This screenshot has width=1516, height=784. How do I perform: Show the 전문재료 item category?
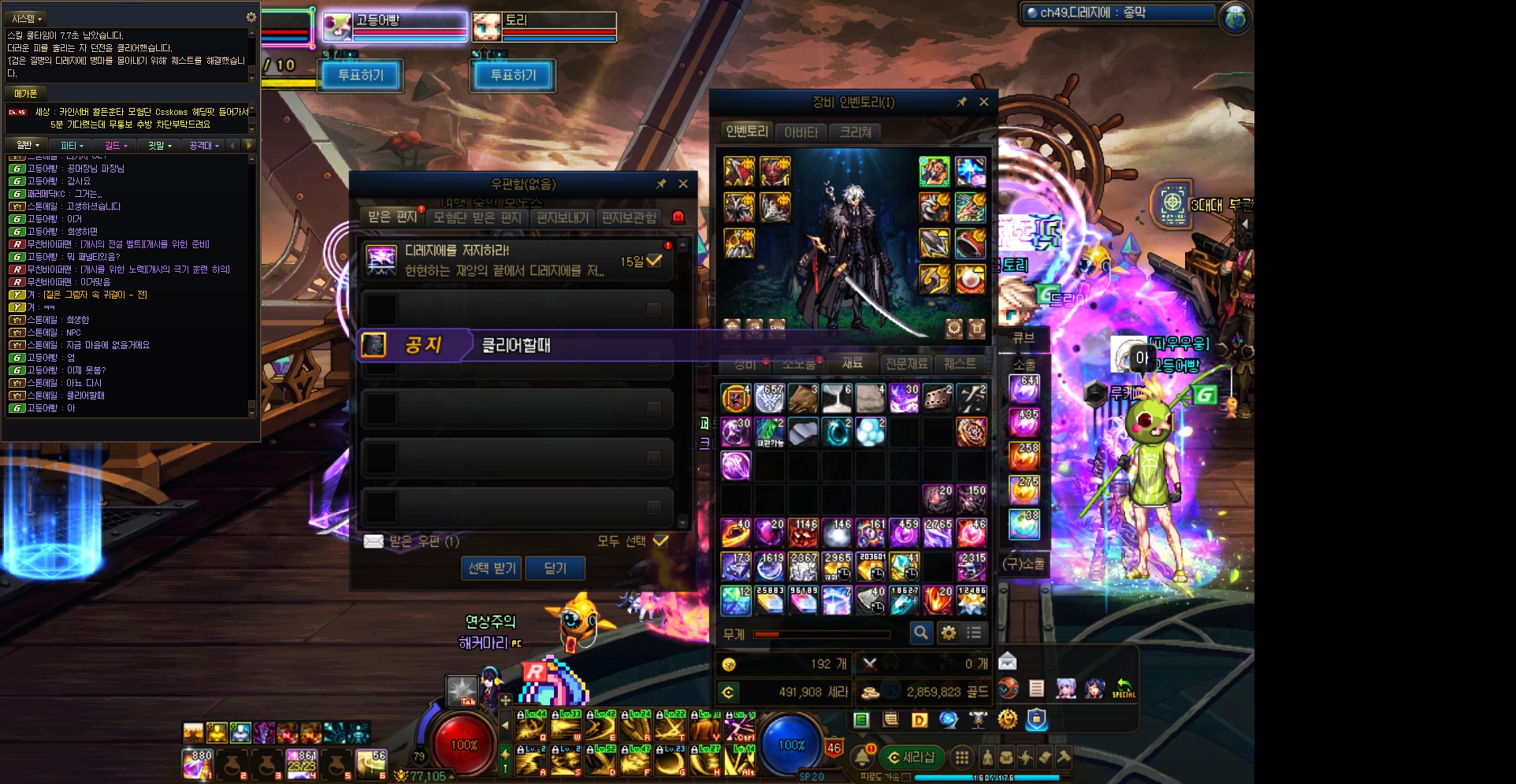(x=906, y=364)
